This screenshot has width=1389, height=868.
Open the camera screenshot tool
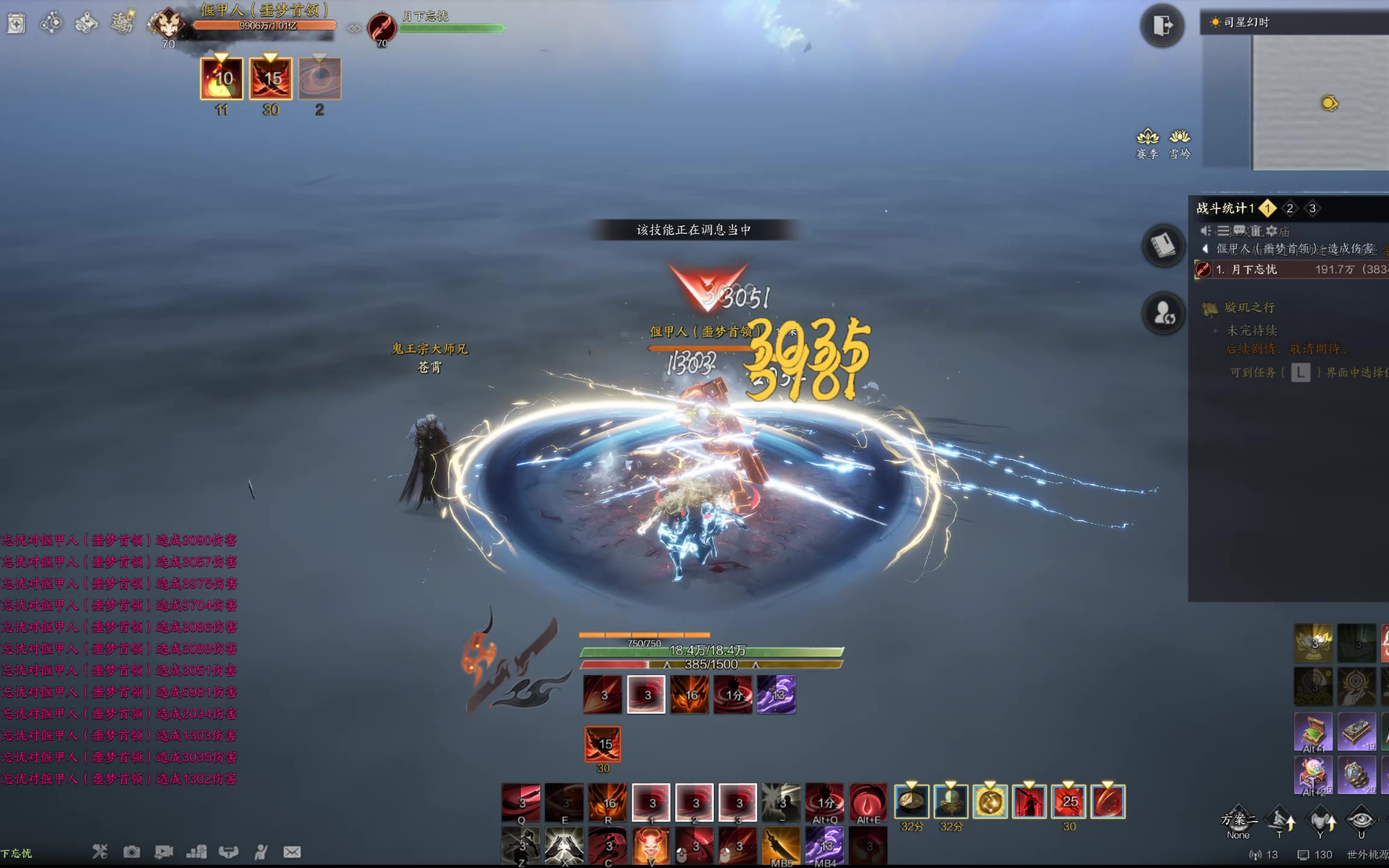[x=132, y=852]
